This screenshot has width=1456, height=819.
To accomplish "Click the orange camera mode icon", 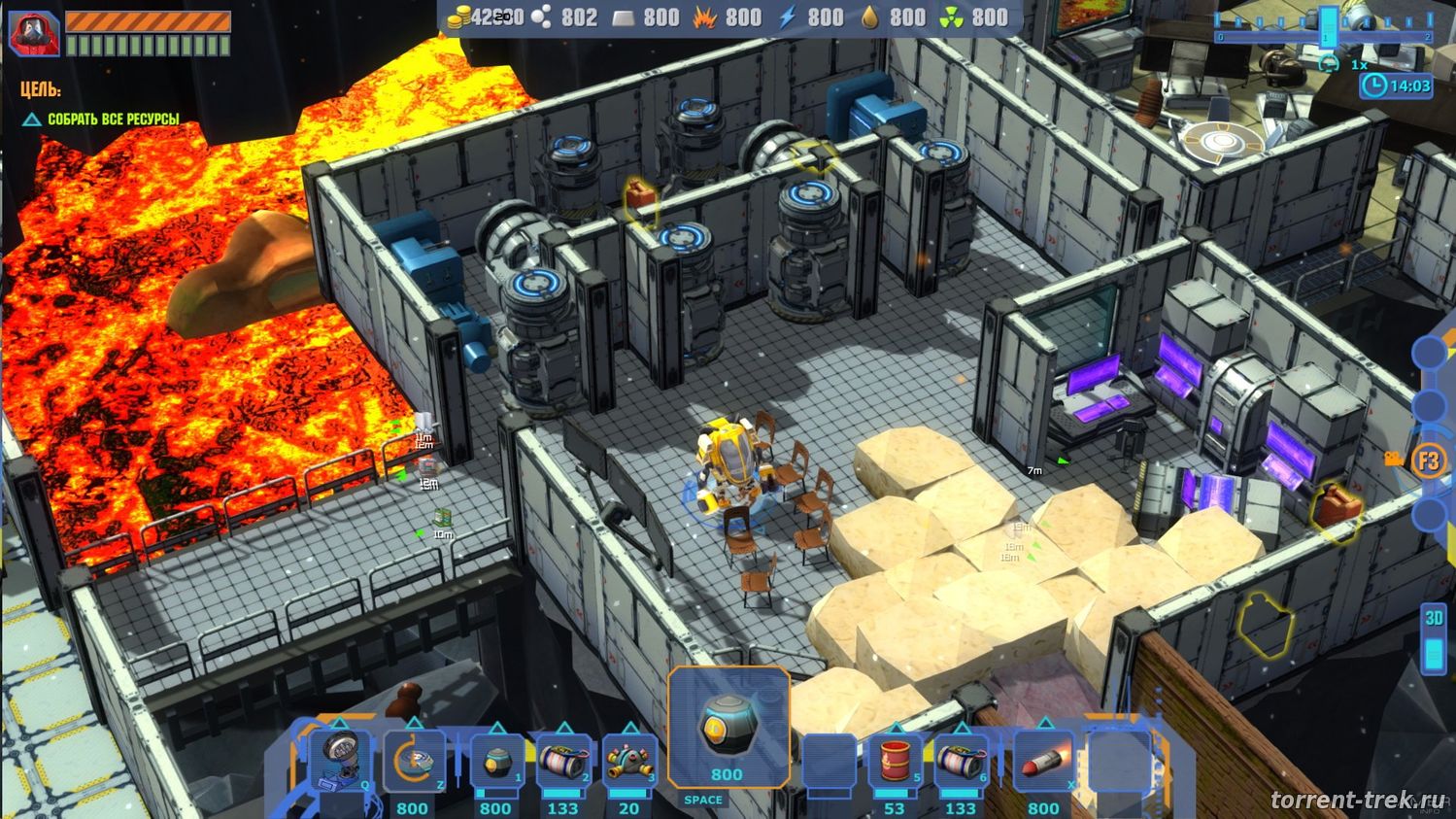I will [1395, 459].
